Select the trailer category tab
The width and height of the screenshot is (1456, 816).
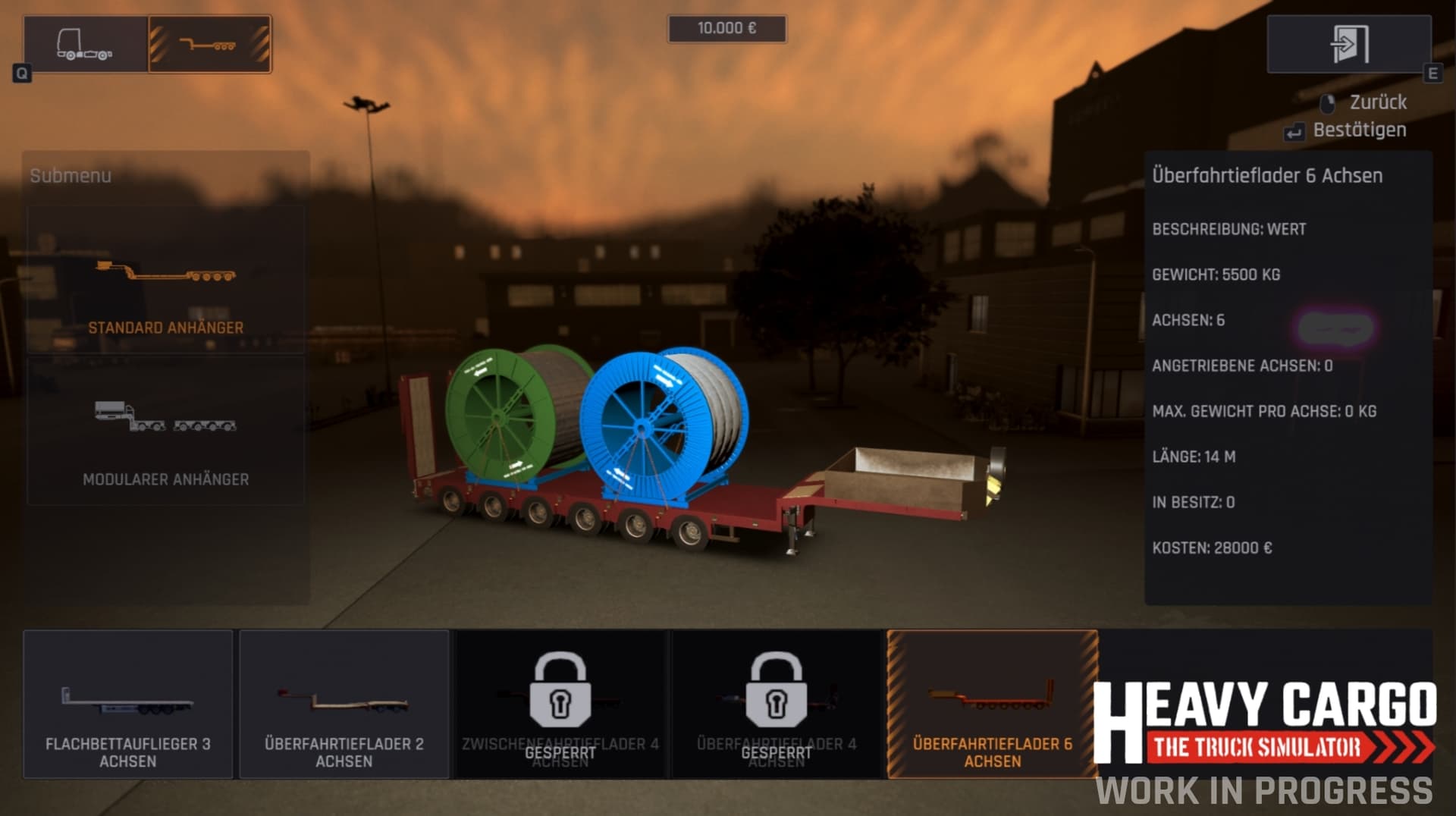pyautogui.click(x=209, y=44)
